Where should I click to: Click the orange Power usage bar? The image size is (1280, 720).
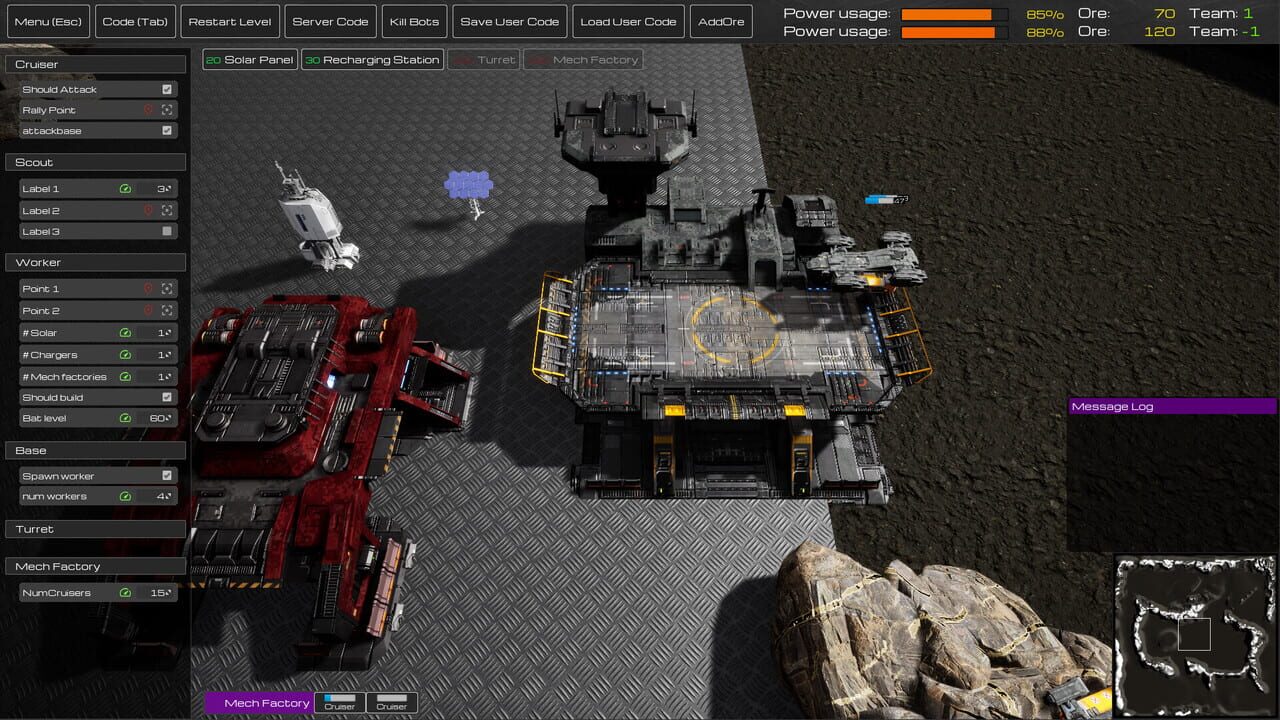950,14
